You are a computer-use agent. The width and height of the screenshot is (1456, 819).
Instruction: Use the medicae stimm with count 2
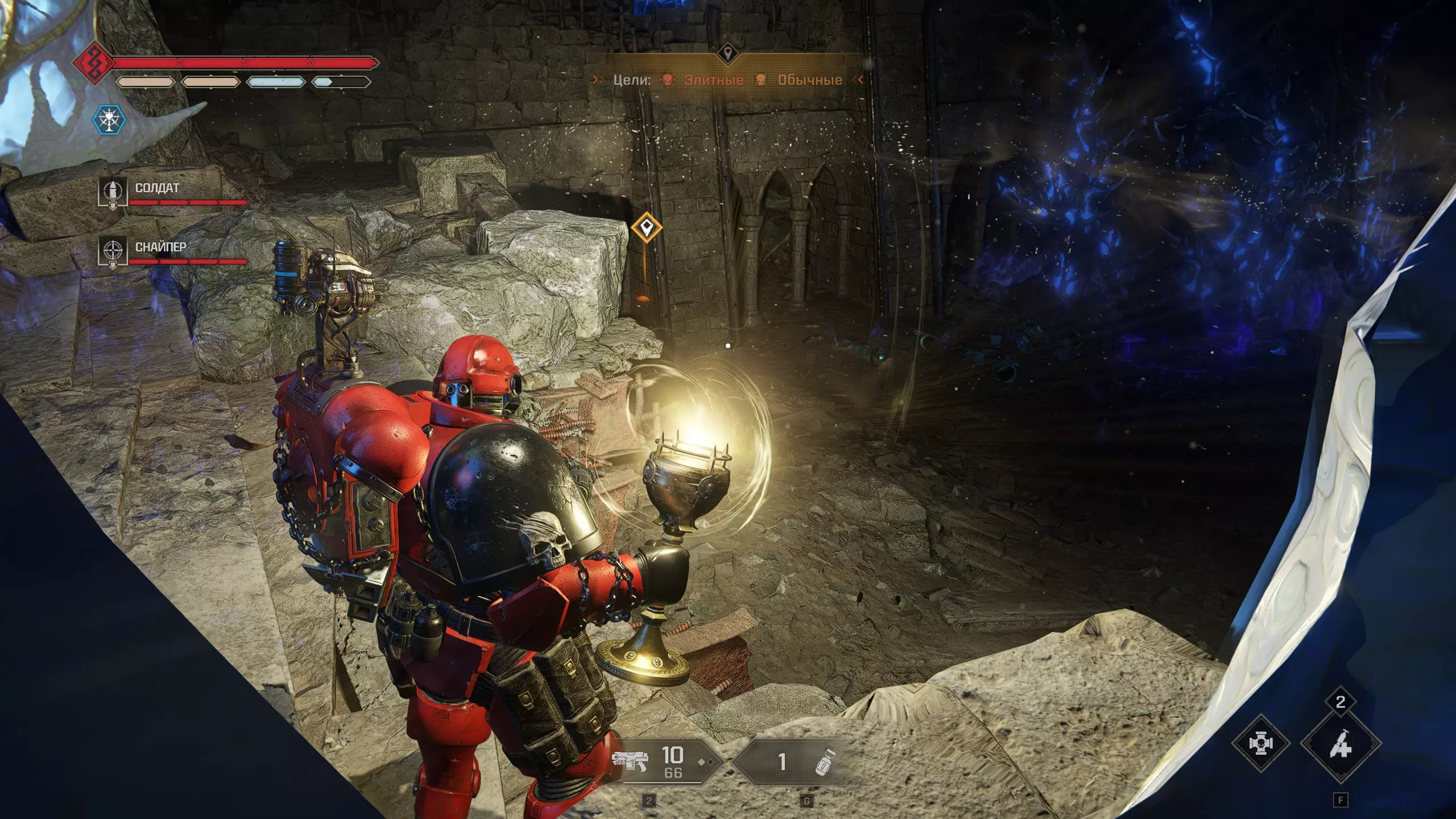(1341, 743)
